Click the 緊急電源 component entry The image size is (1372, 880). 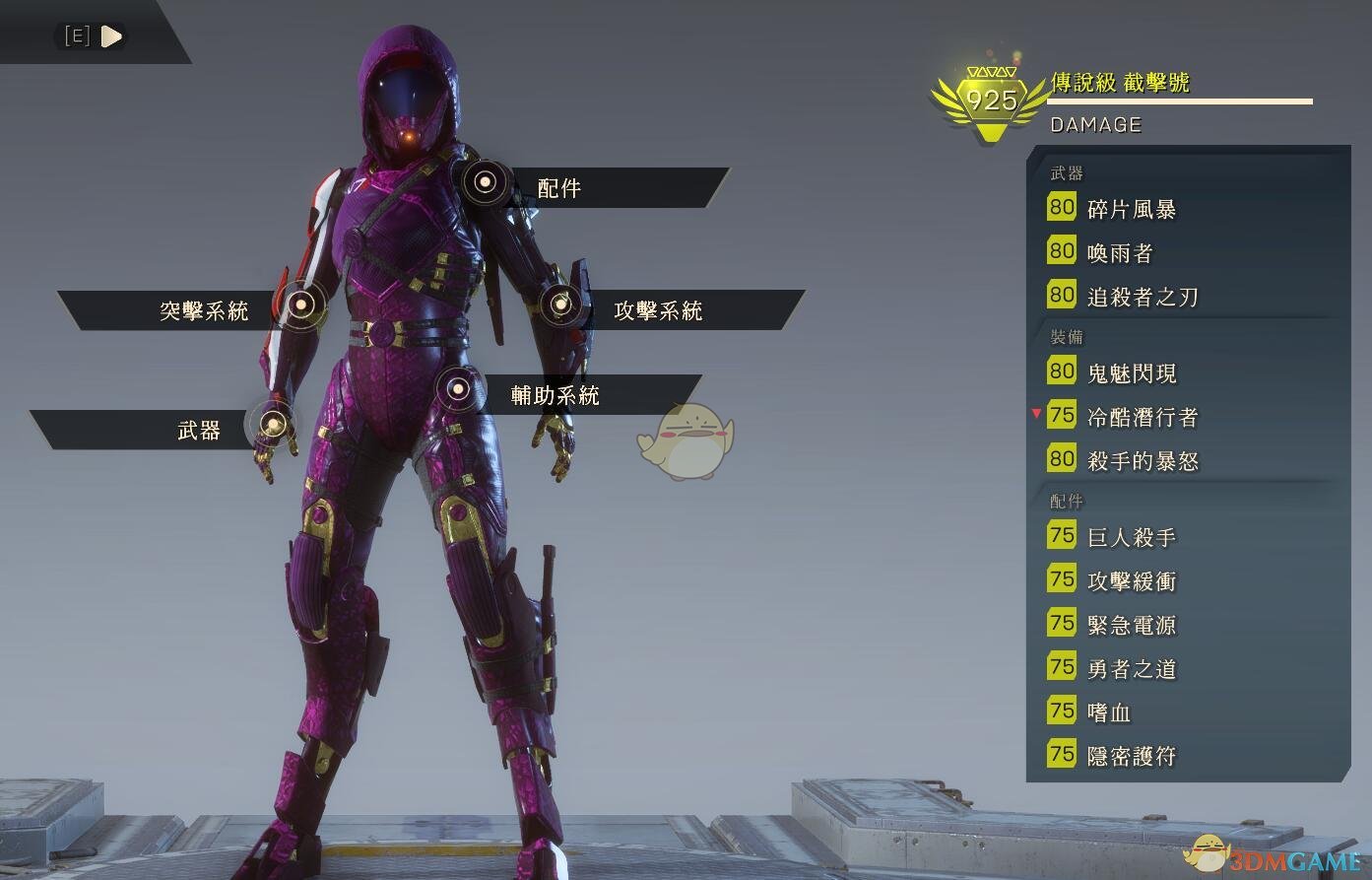pyautogui.click(x=1131, y=625)
